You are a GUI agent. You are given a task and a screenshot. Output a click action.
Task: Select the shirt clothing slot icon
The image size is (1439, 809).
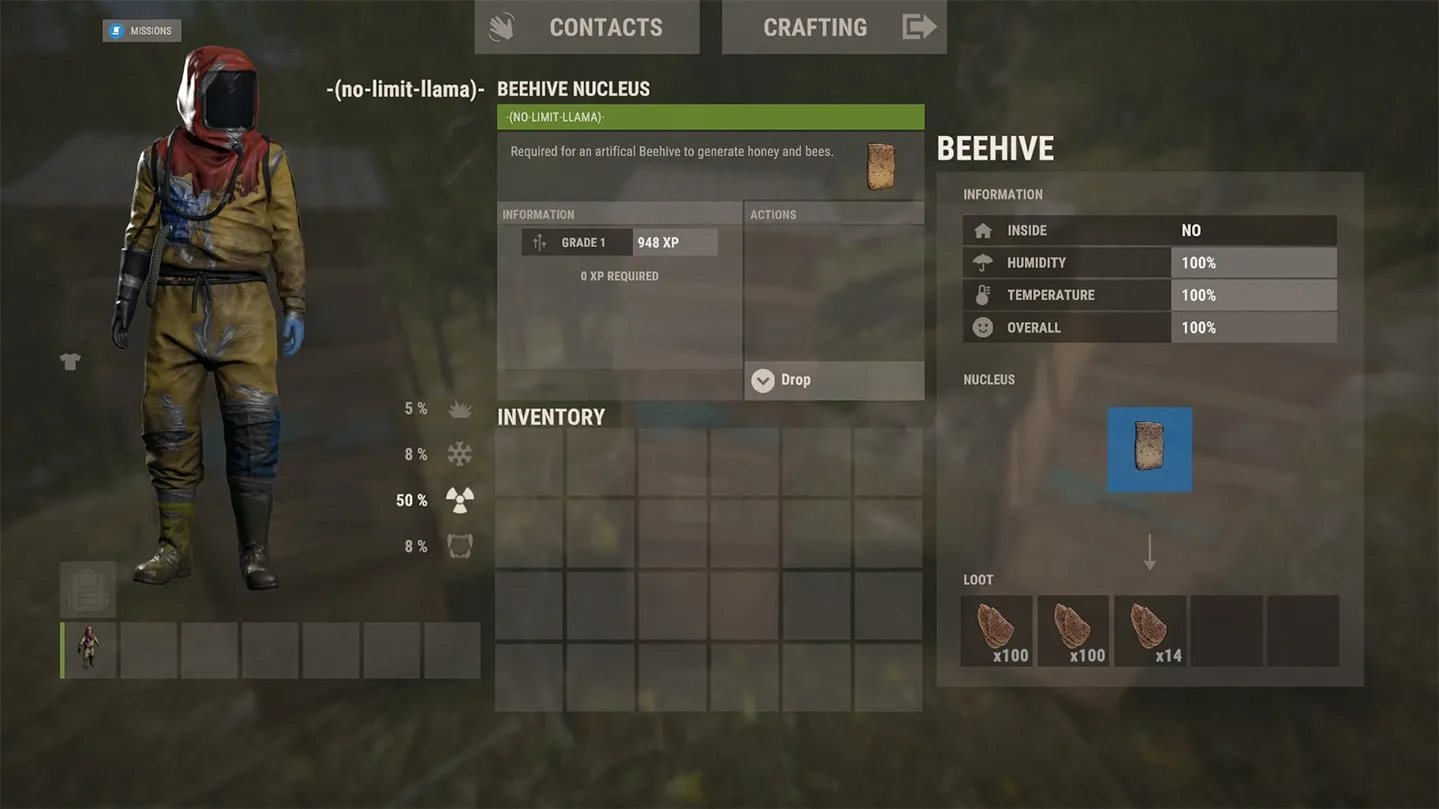[x=69, y=361]
